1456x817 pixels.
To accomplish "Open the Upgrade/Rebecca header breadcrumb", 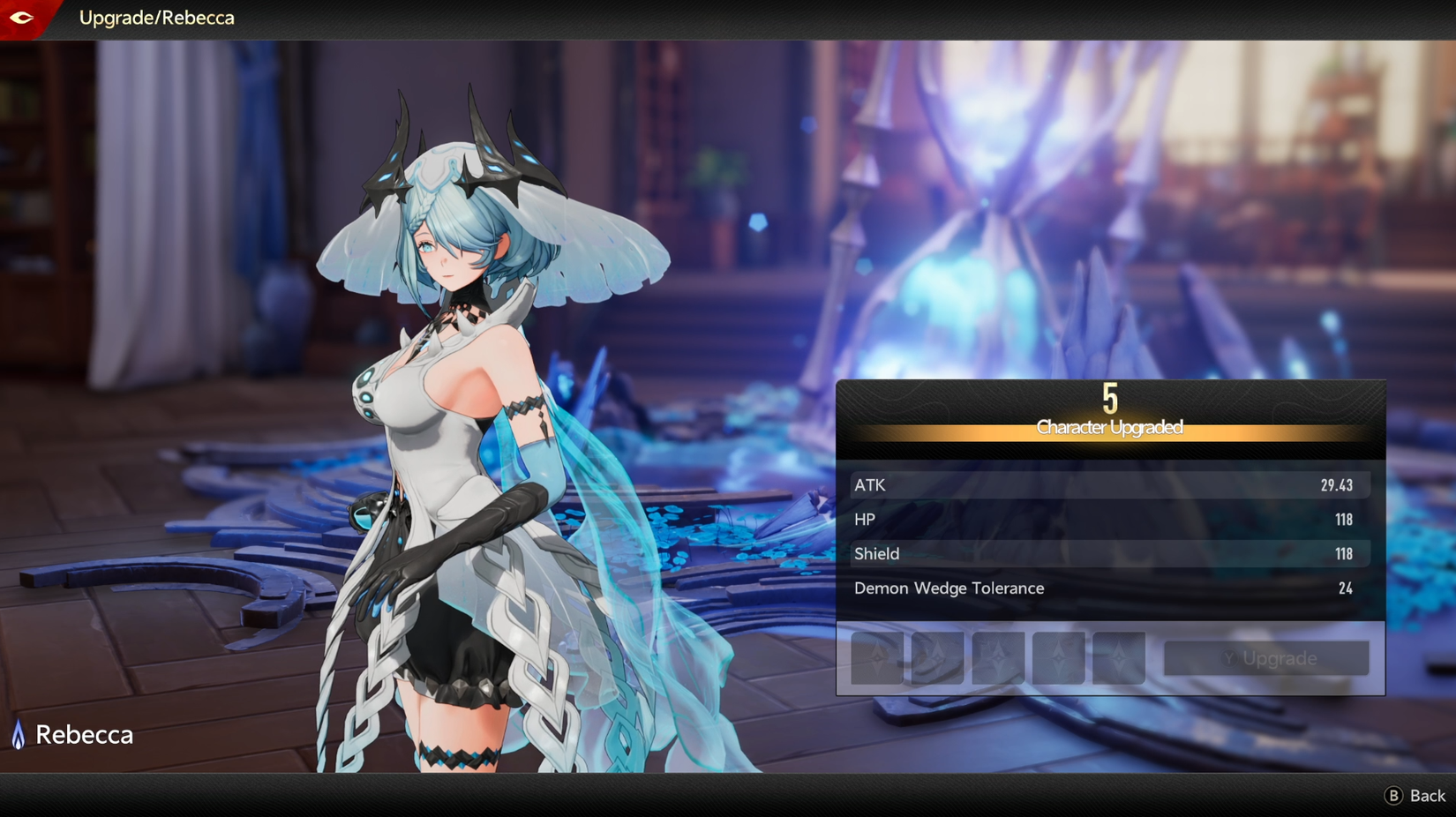I will 155,18.
